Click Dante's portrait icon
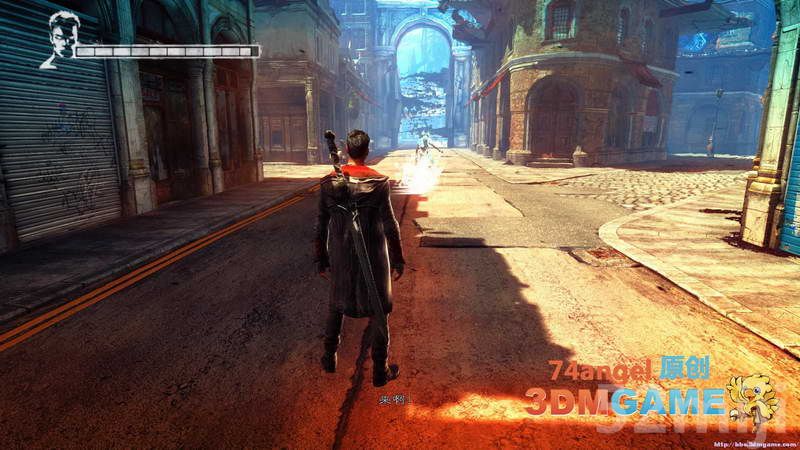 tap(61, 37)
